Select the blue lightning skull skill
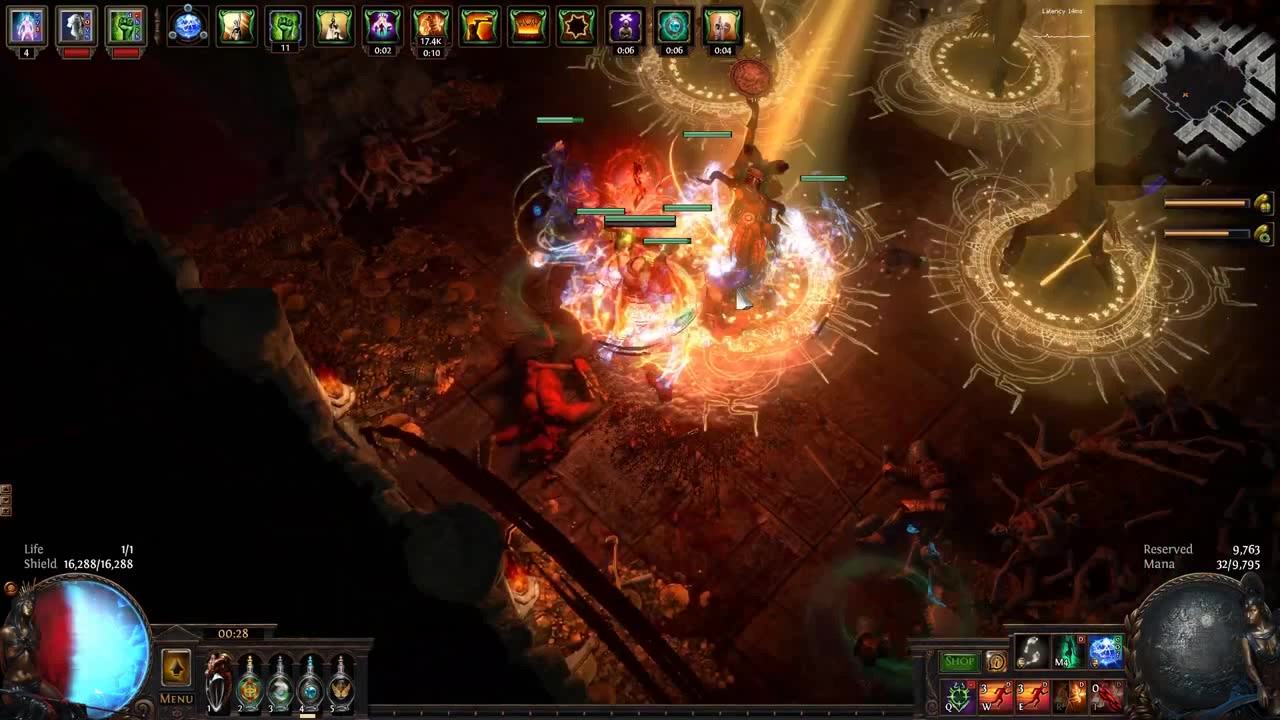The height and width of the screenshot is (720, 1280). [1105, 652]
